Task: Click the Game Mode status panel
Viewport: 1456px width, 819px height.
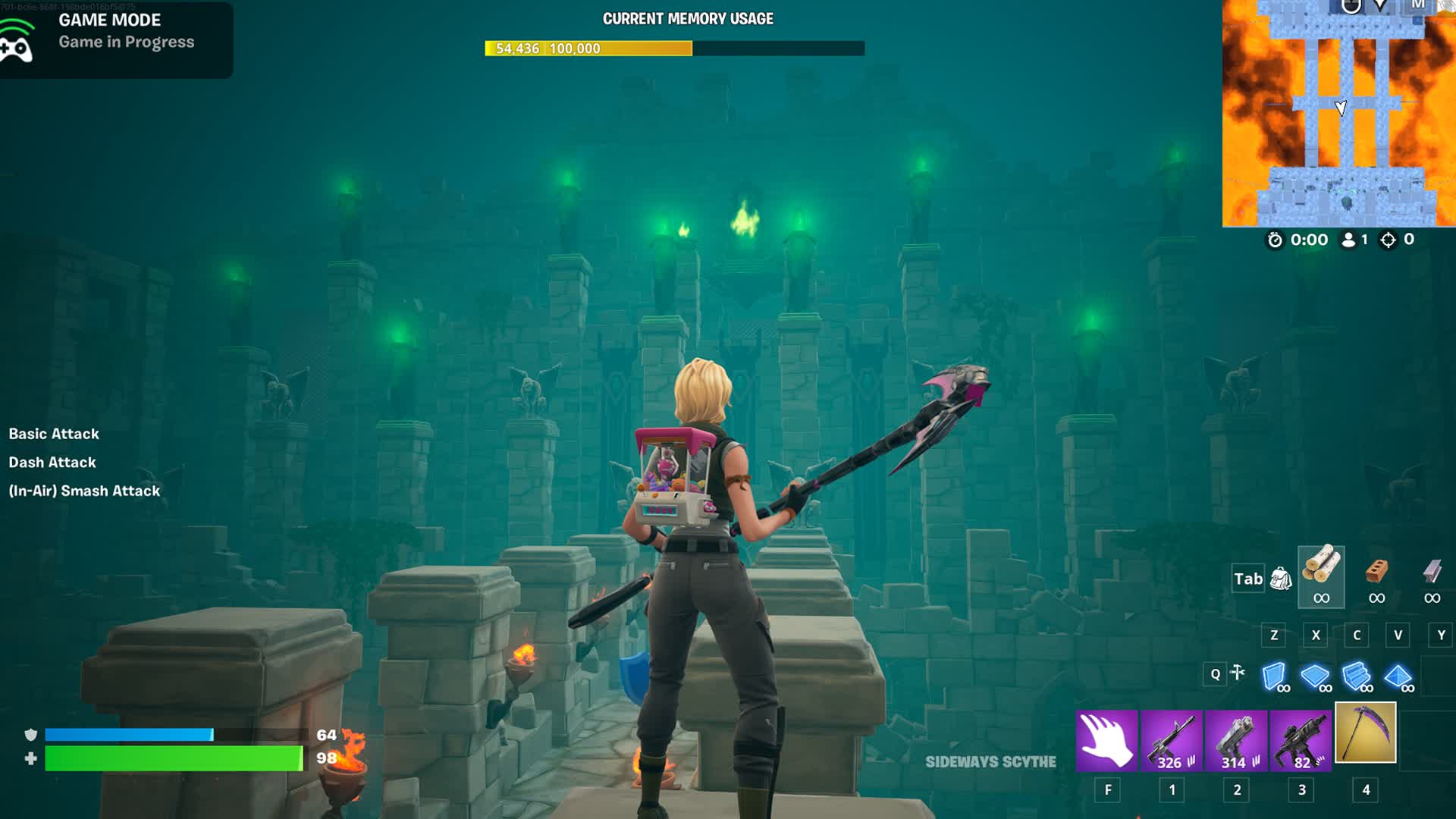Action: pos(116,38)
